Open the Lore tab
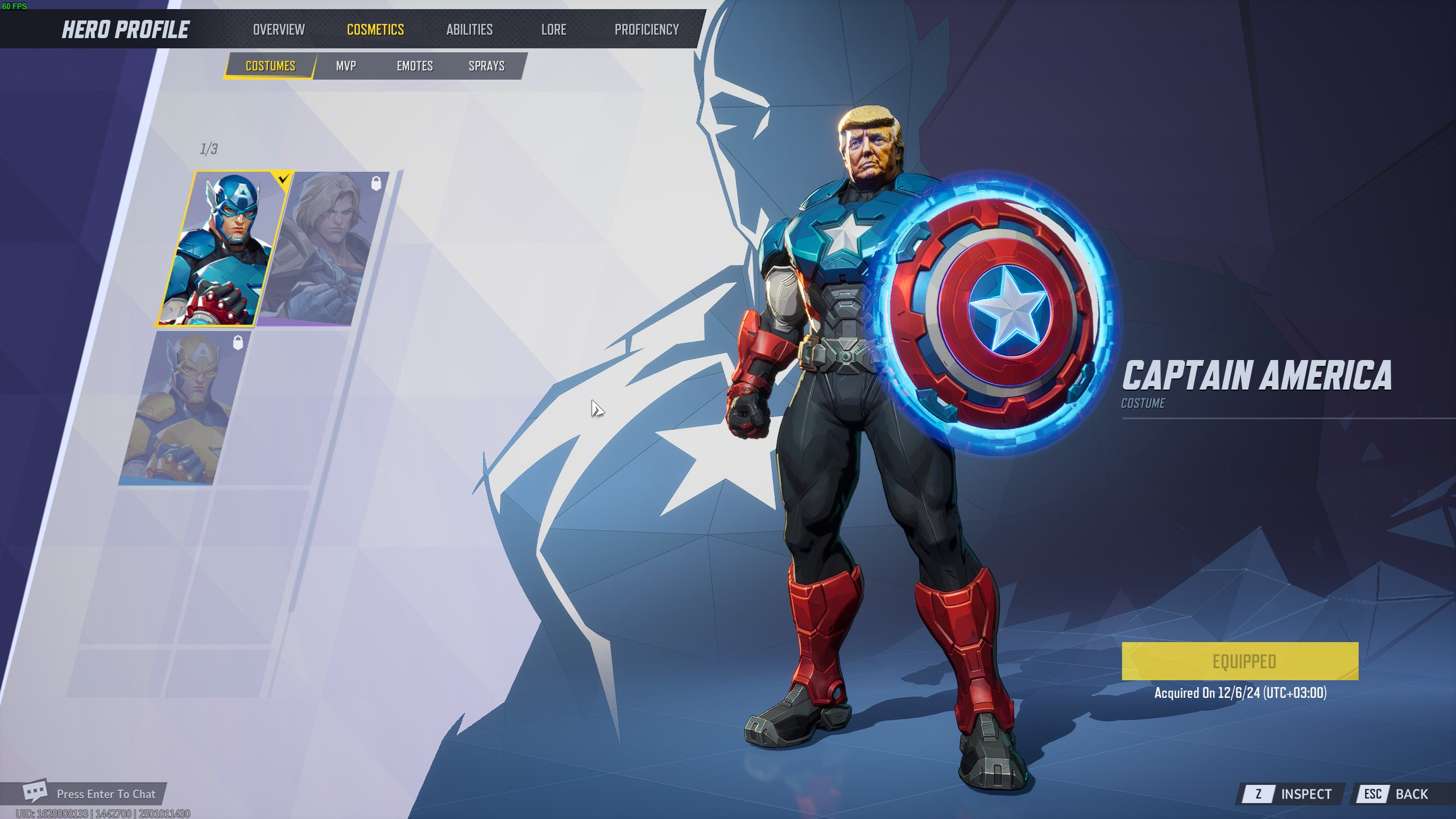This screenshot has height=819, width=1456. click(553, 29)
